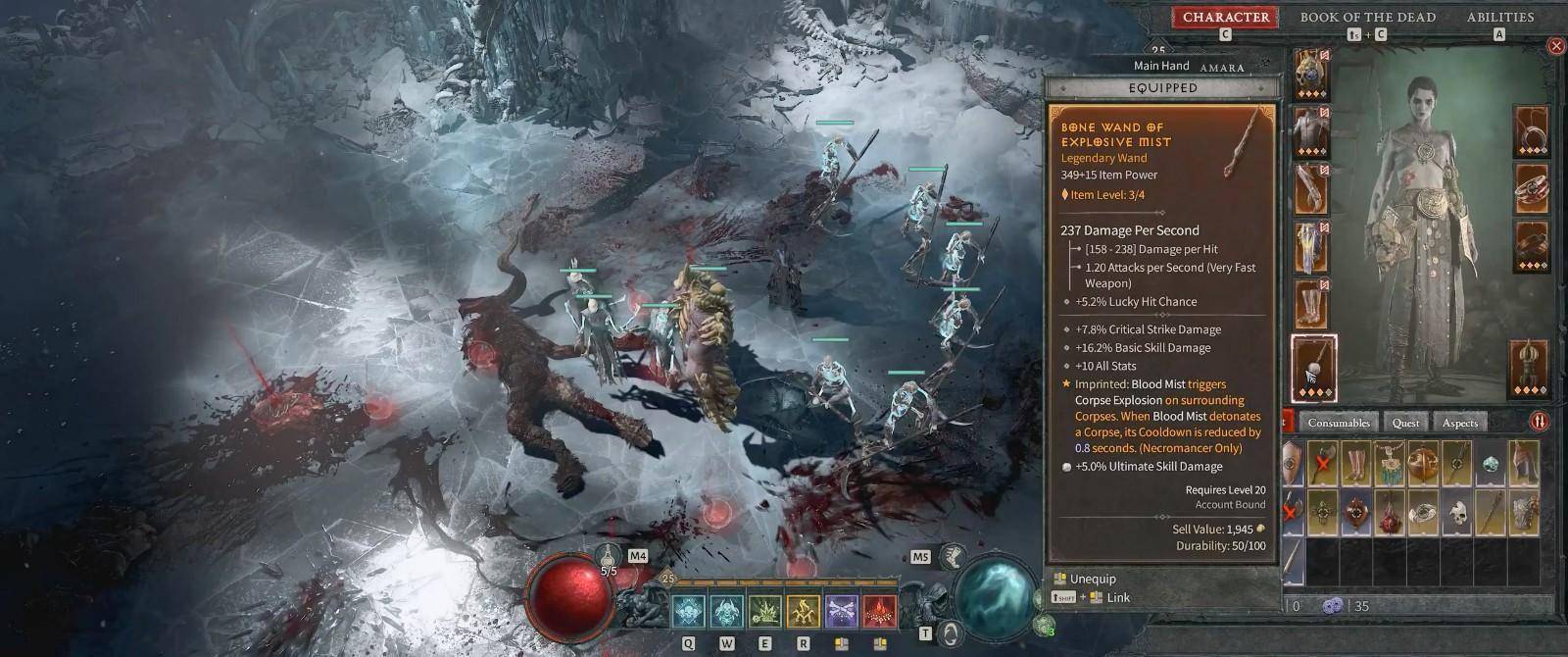This screenshot has width=1568, height=657.
Task: Switch to the Abilities tab
Action: 1499,17
